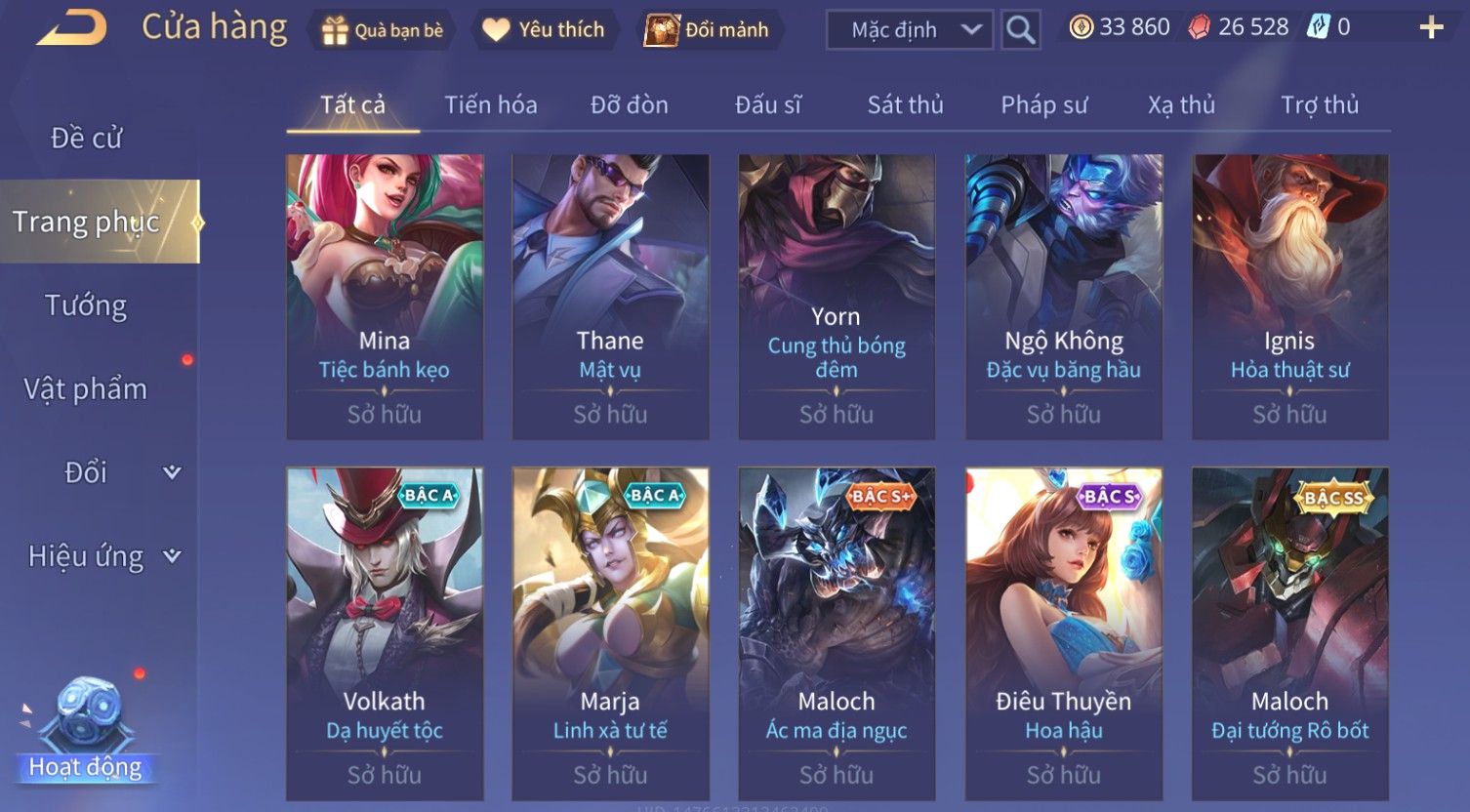Expand the Hiệu ứng menu

click(102, 556)
